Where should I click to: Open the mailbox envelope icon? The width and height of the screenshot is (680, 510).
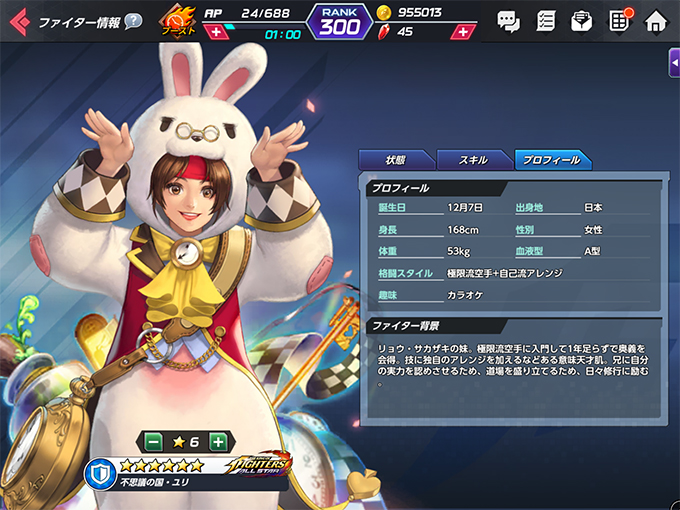tap(581, 21)
